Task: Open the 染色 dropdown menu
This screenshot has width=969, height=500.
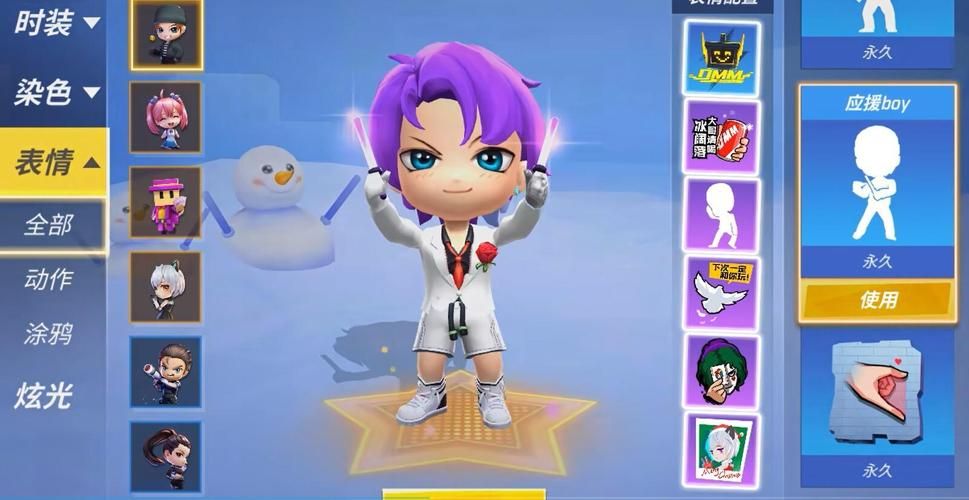Action: coord(55,93)
